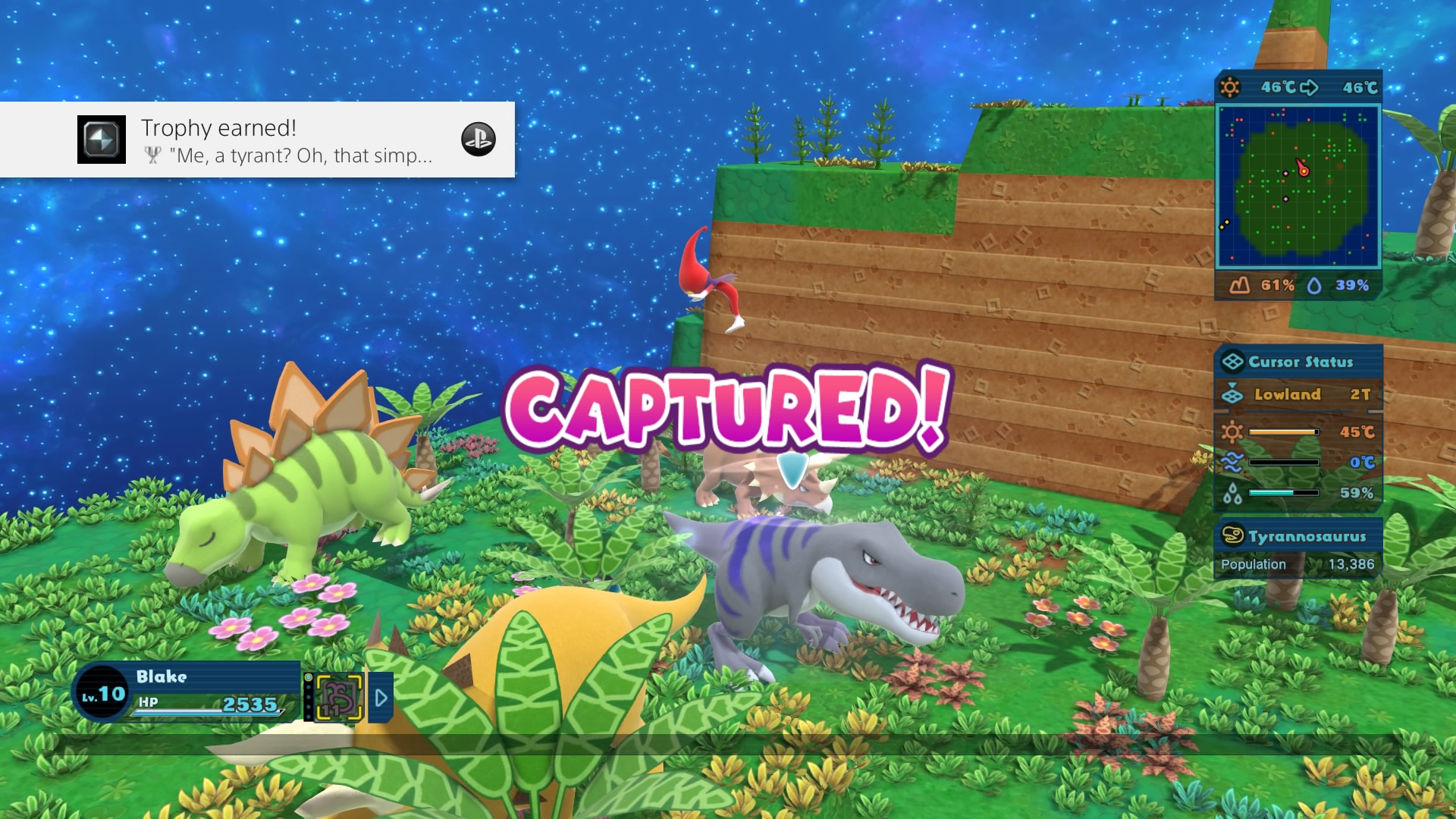Click the mountain terrain ratio icon
Screen dimensions: 1456x819
pos(1239,284)
